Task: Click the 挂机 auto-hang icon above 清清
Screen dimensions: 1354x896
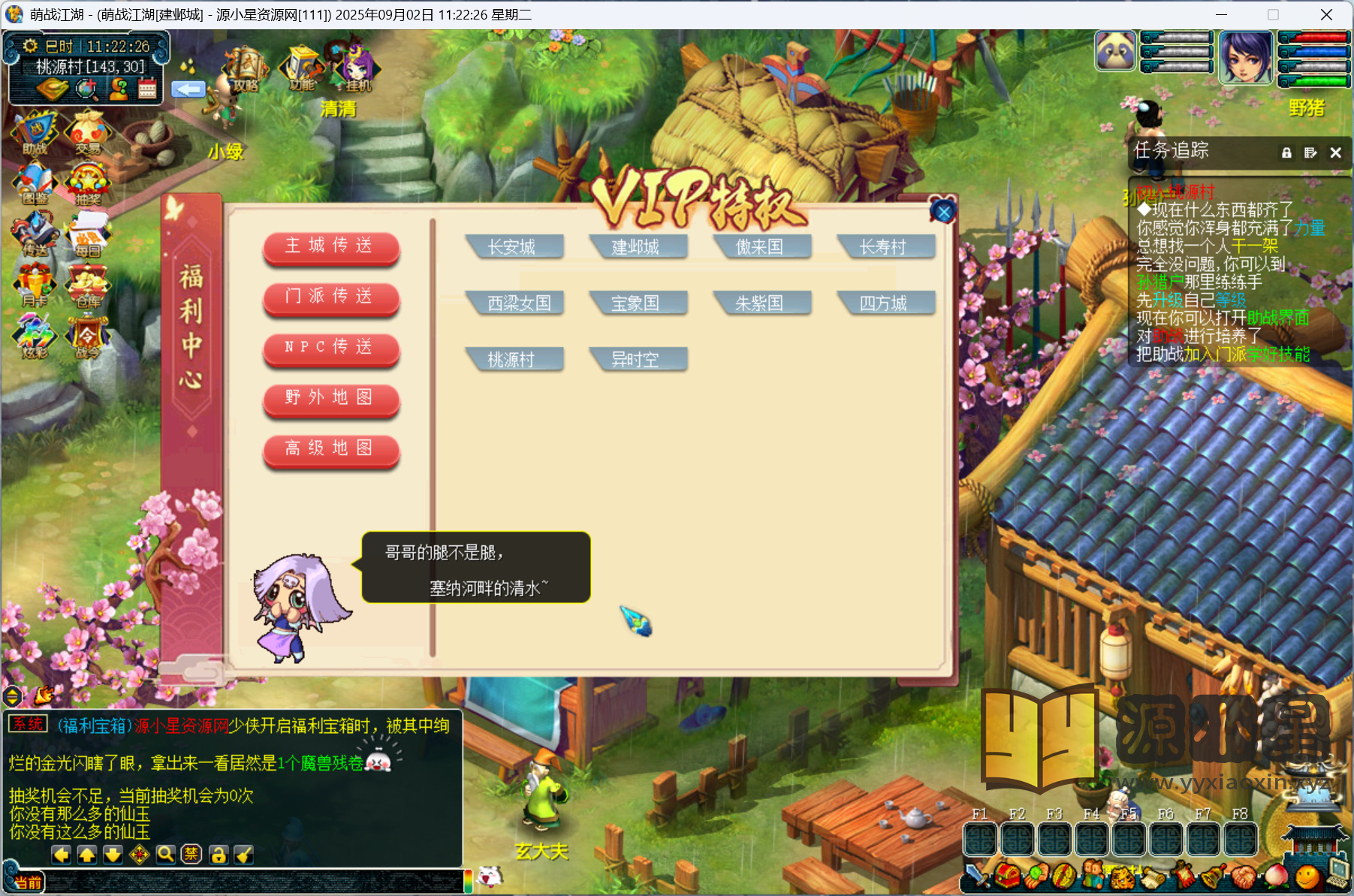Action: point(357,70)
